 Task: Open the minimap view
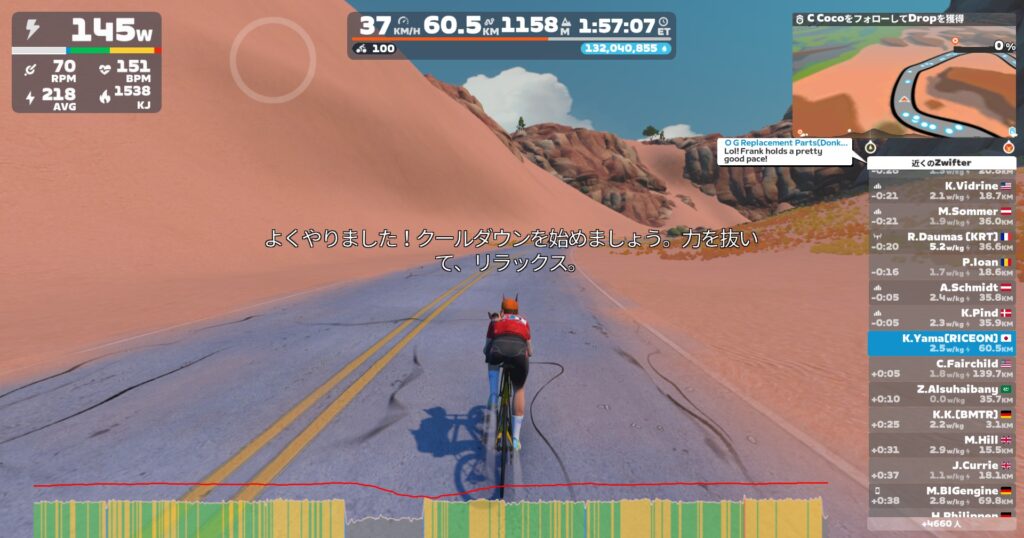(904, 82)
